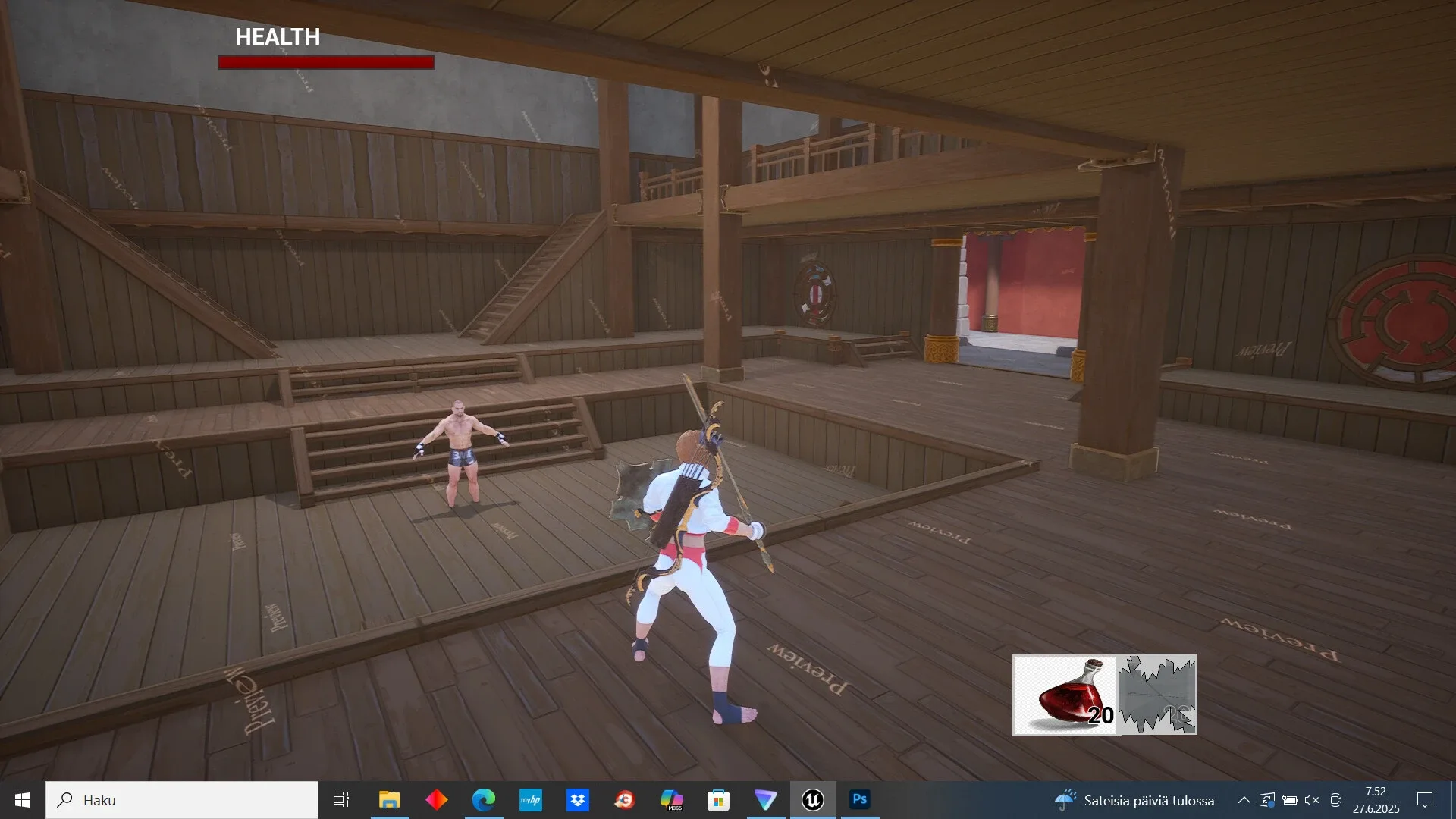
Task: Open Microsoft Store
Action: [x=719, y=800]
